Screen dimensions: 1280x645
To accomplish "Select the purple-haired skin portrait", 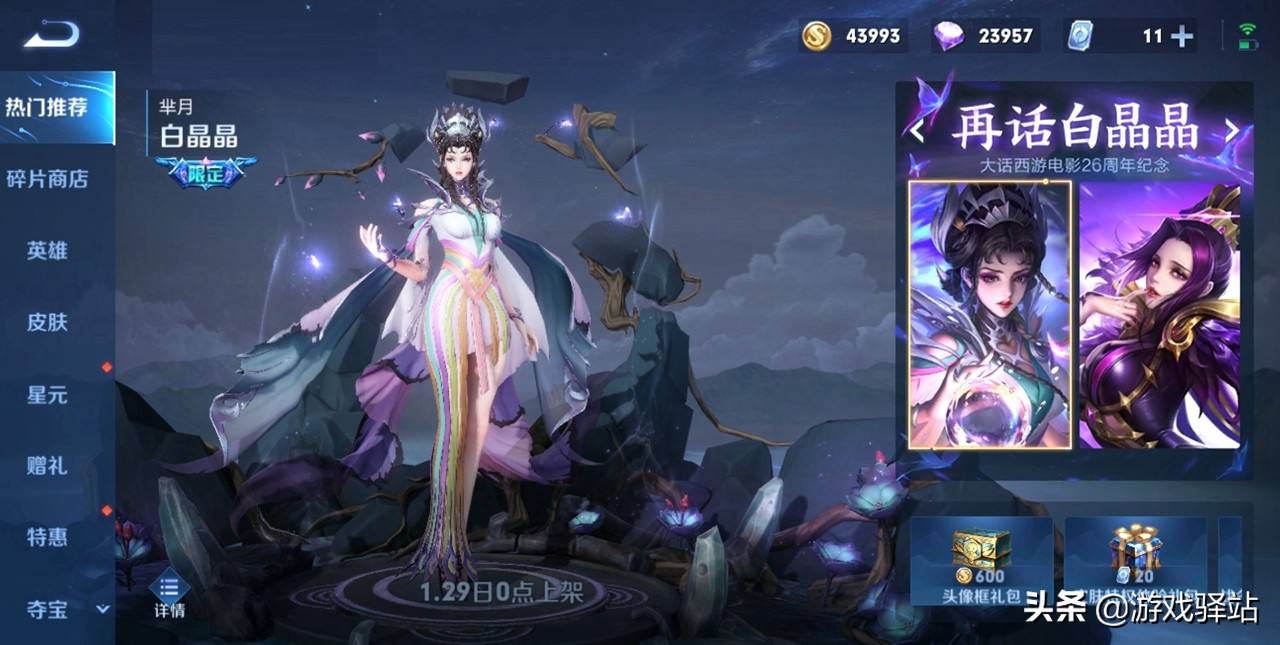I will pos(1160,315).
